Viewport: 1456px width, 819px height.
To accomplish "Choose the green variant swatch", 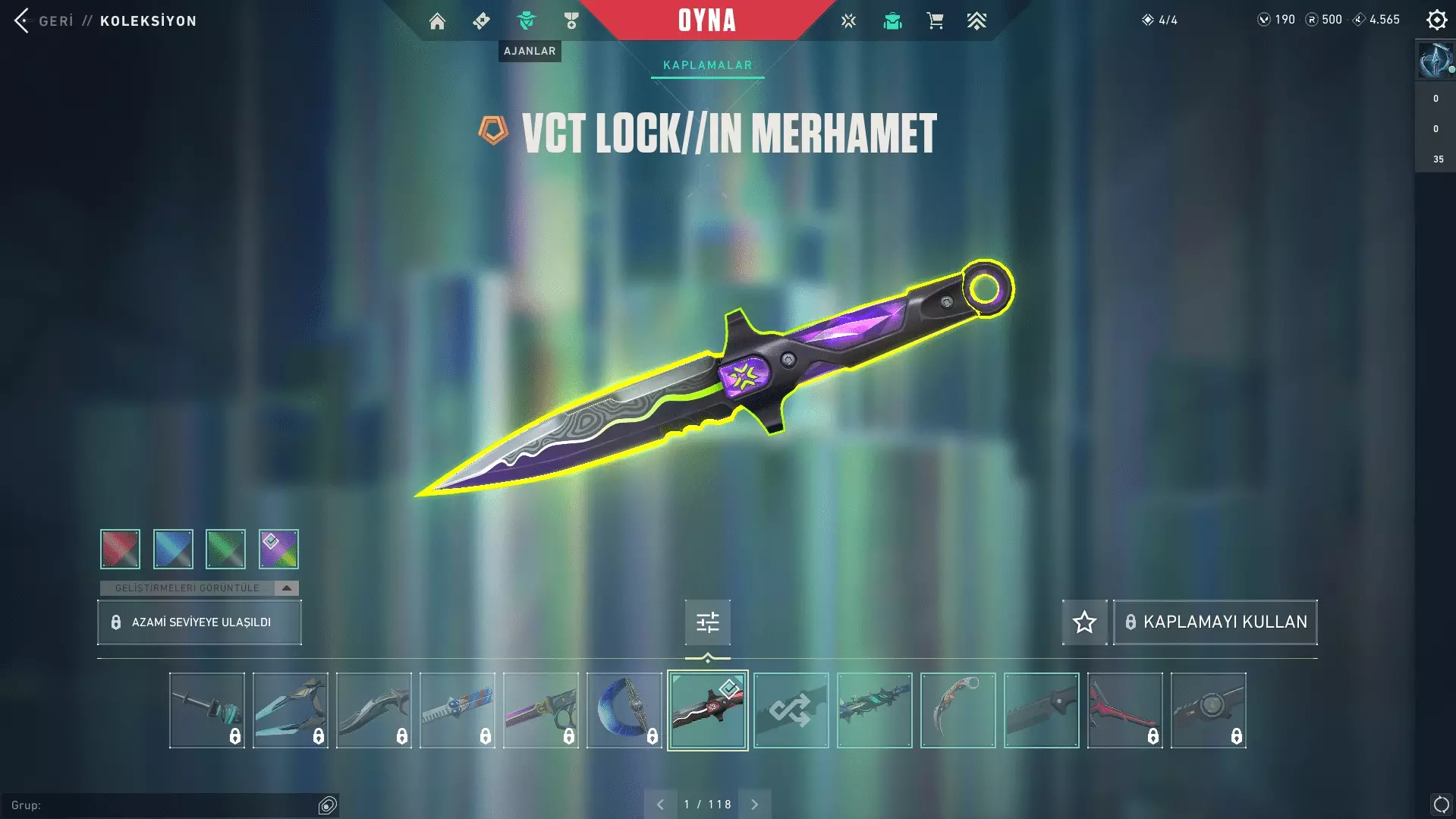I will point(225,549).
